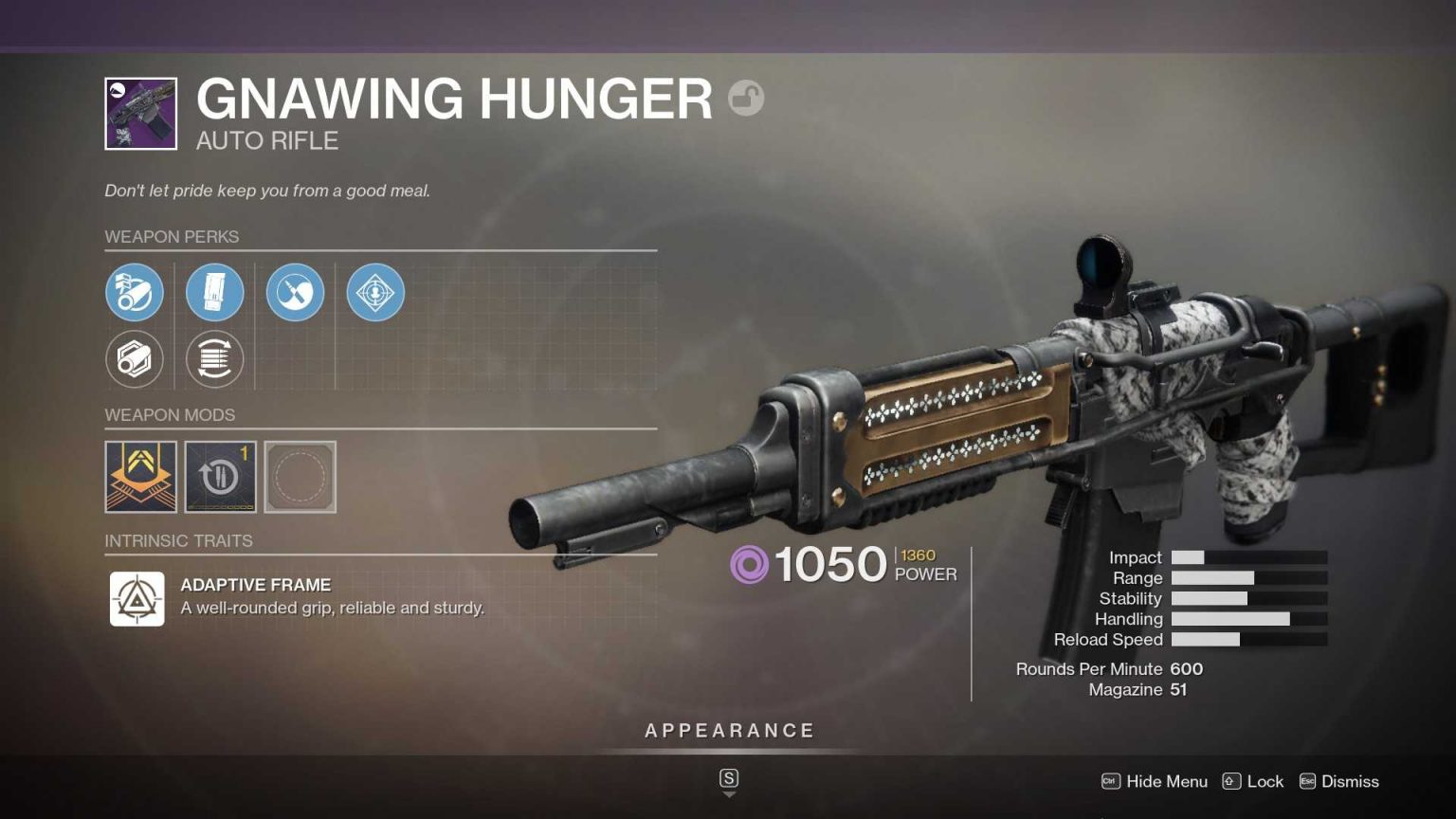This screenshot has width=1456, height=819.
Task: Select the Zen Moment diamond trait perk
Action: 374,292
